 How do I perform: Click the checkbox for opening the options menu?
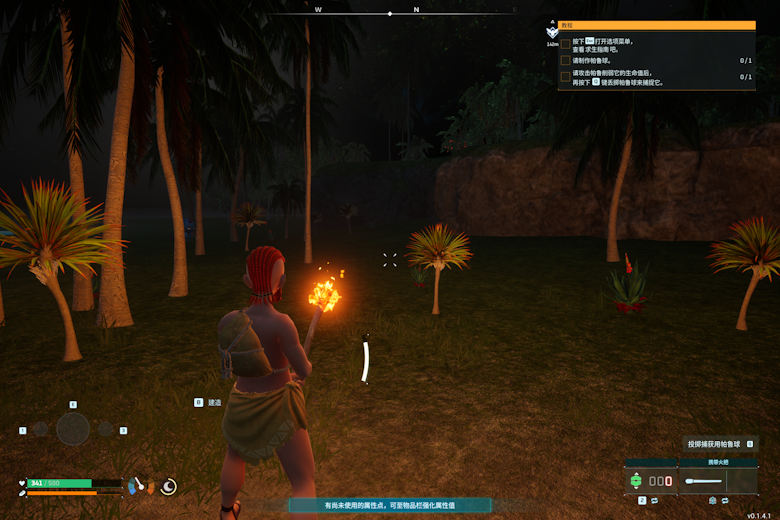[x=566, y=44]
